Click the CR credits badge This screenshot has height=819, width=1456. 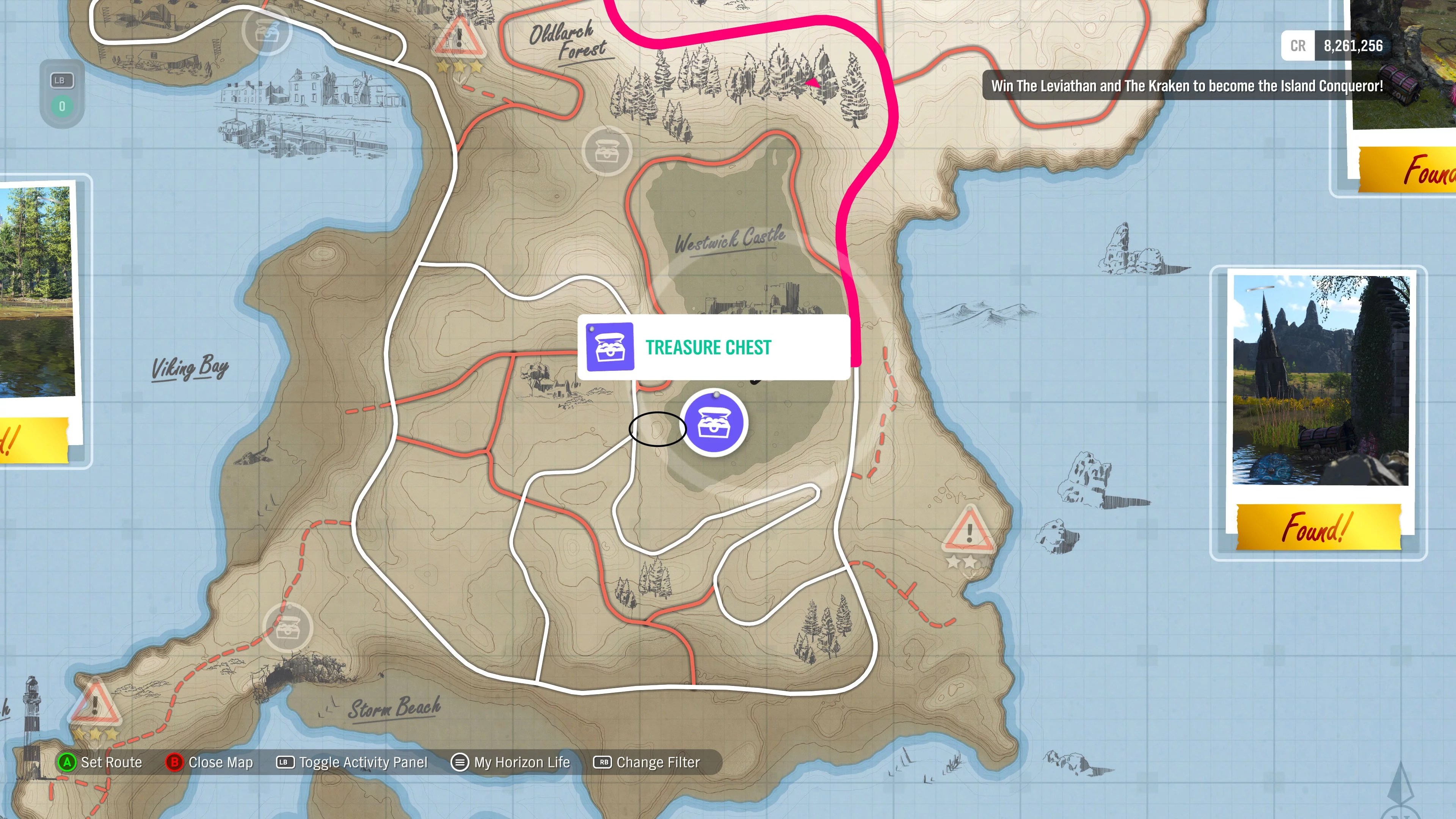point(1298,46)
